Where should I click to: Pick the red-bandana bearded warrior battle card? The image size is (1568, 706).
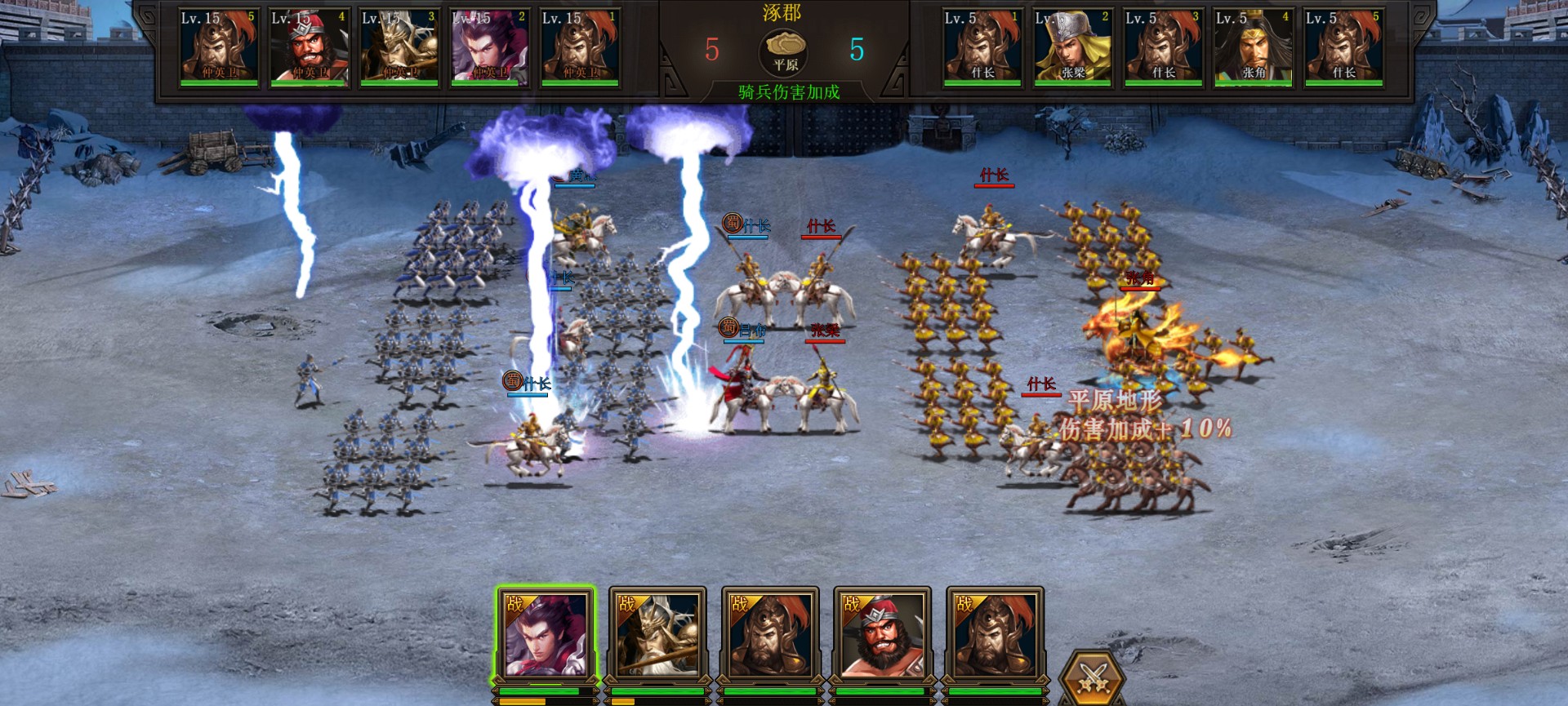pyautogui.click(x=882, y=636)
